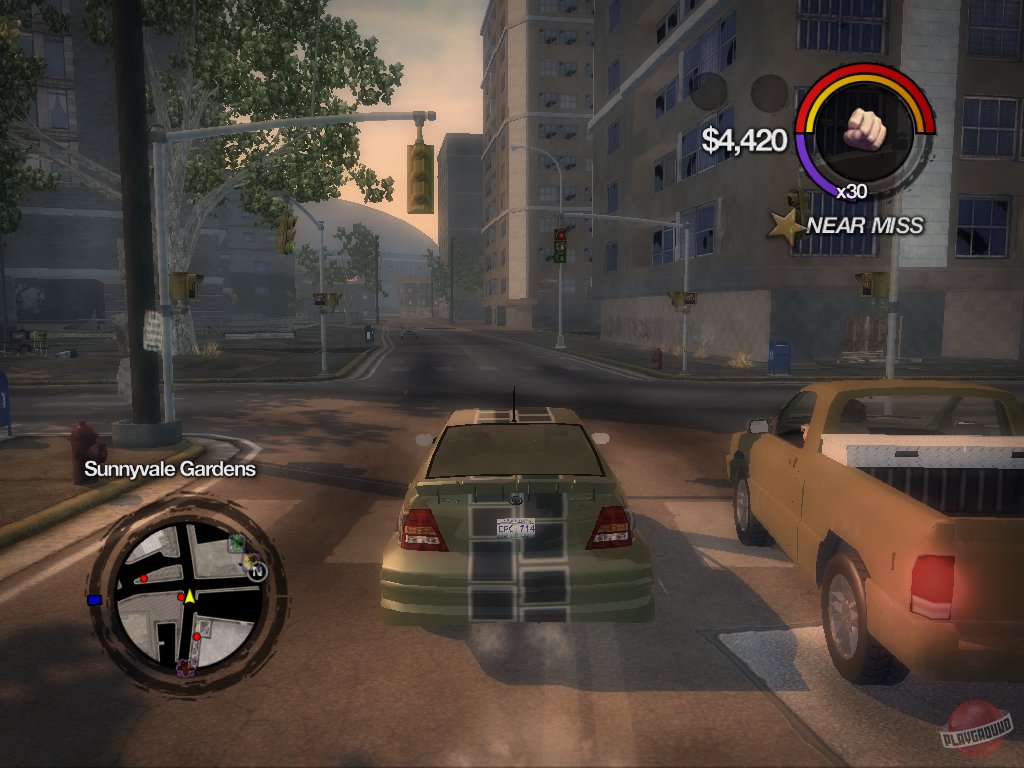
Task: Click the north compass N marker
Action: [259, 571]
